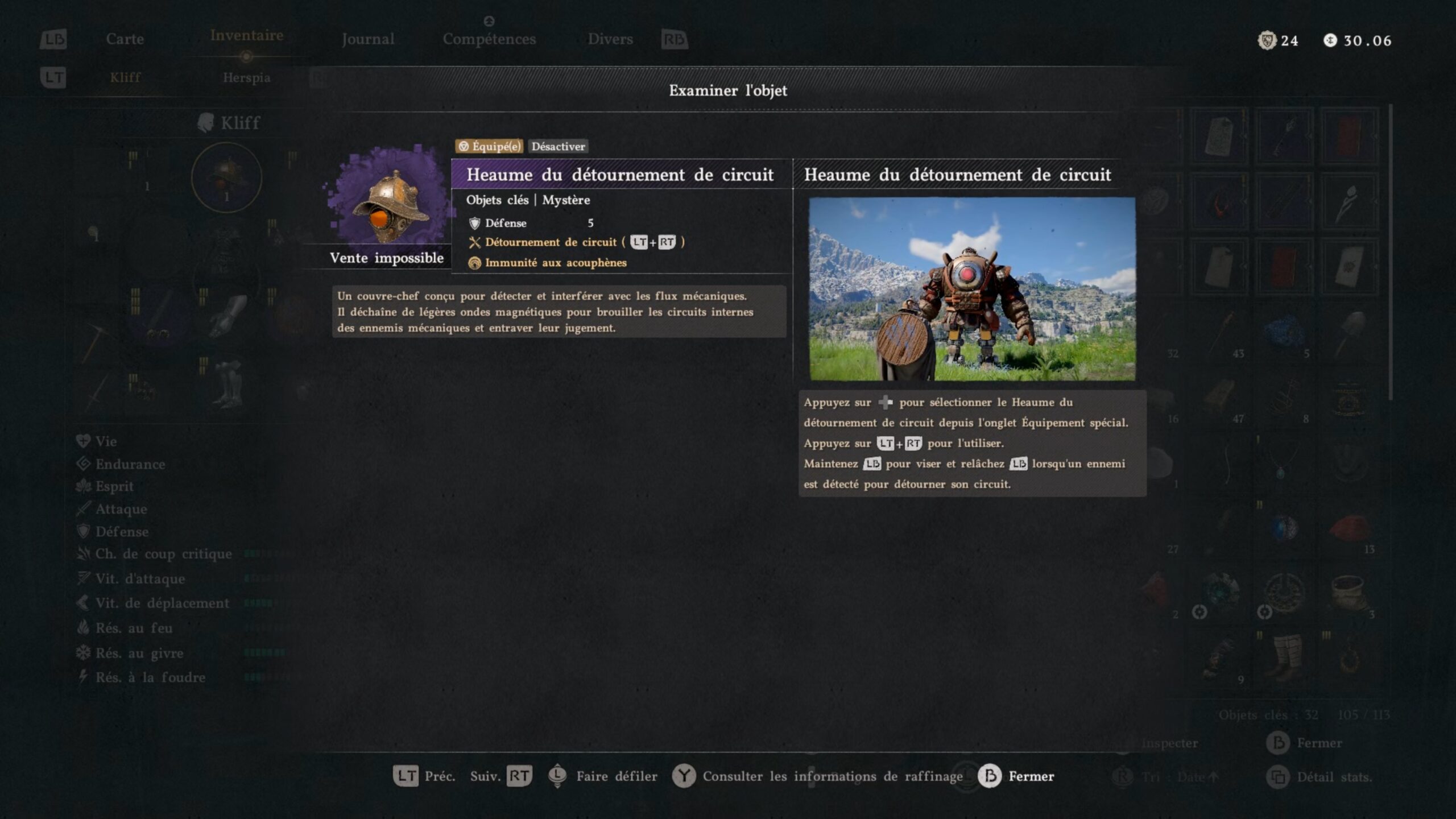Go to the Compétences tab
This screenshot has height=819, width=1456.
489,39
